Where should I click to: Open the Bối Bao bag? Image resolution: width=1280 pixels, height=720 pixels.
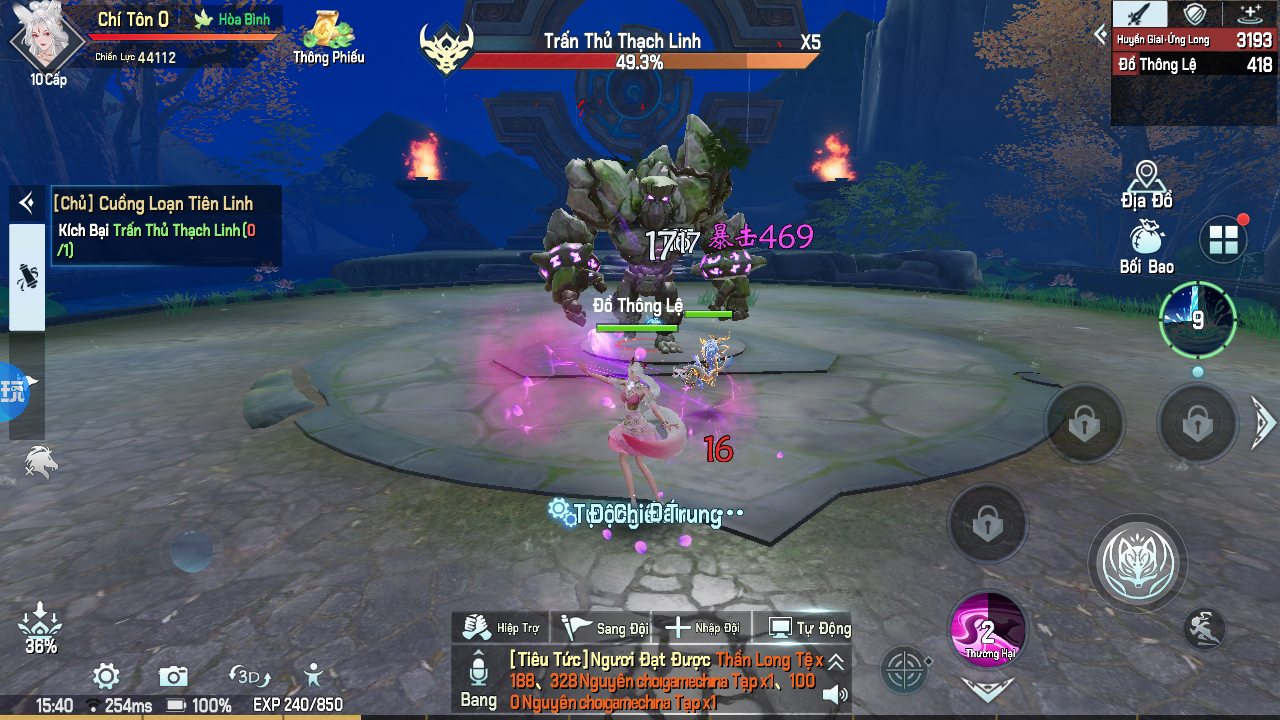[1146, 248]
